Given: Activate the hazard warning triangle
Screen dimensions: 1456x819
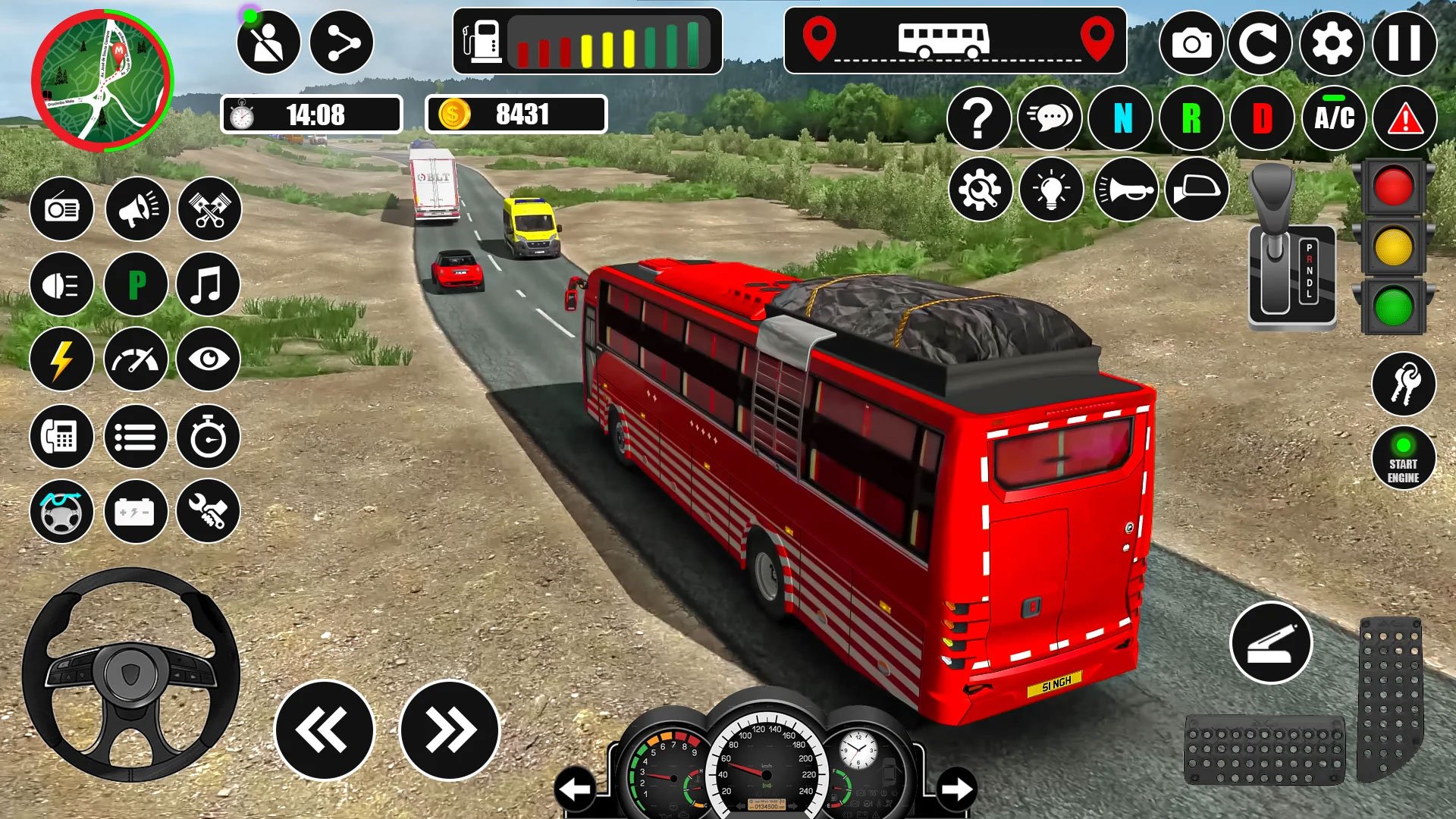Looking at the screenshot, I should [1404, 119].
